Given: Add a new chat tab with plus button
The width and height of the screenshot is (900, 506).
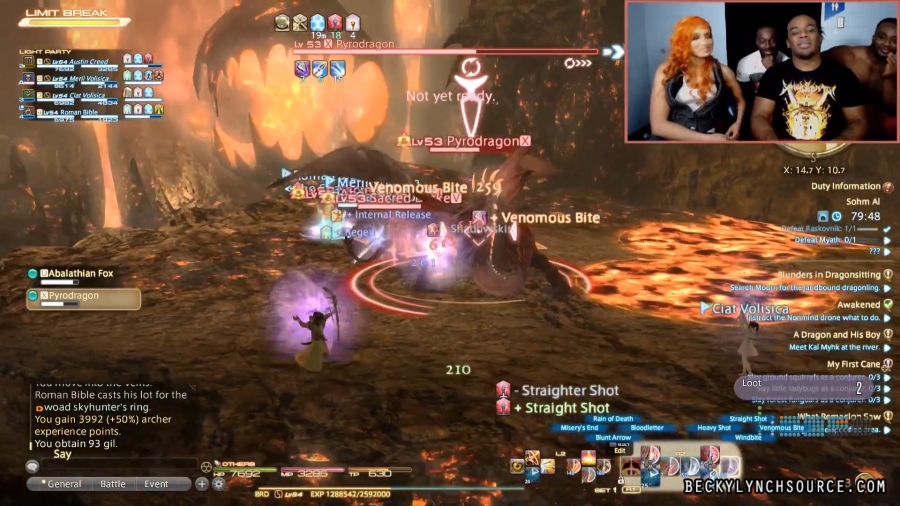Looking at the screenshot, I should click(x=202, y=484).
